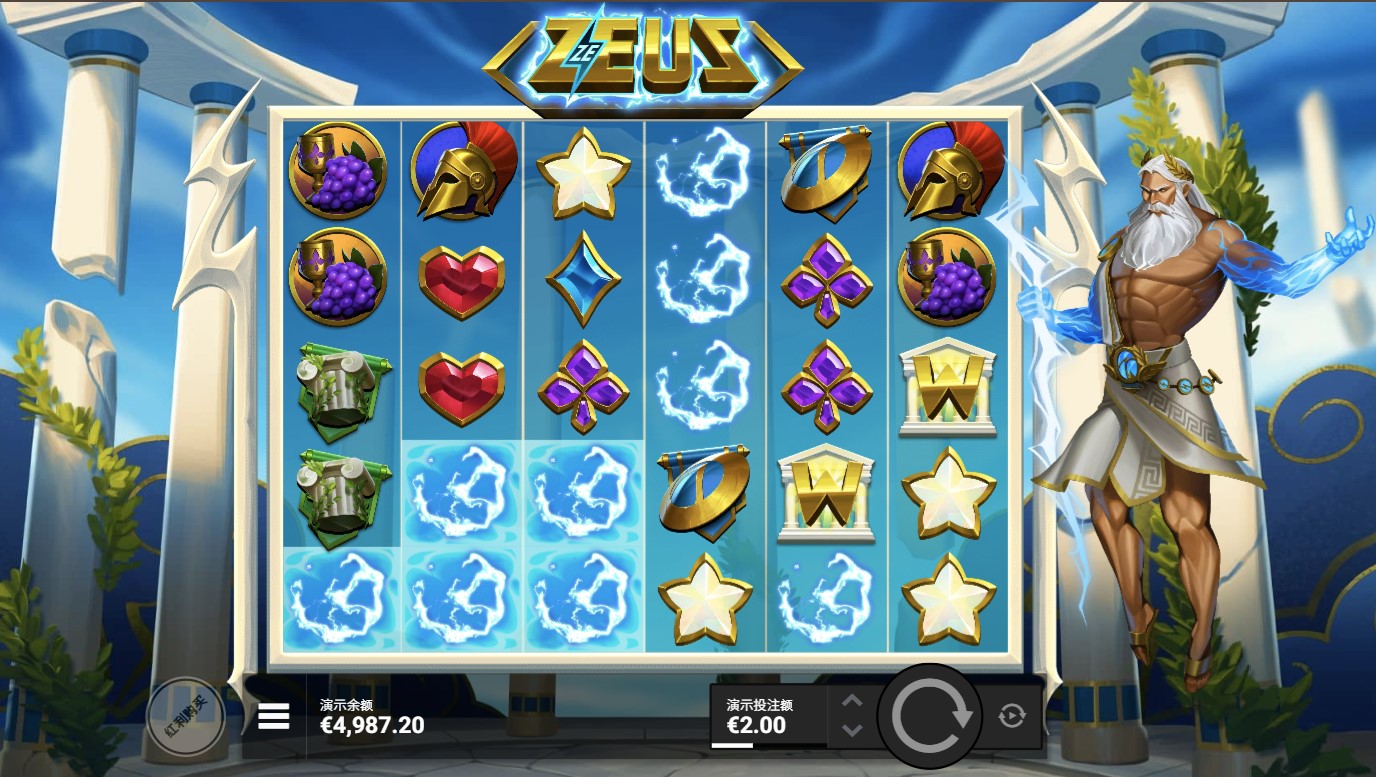This screenshot has height=777, width=1376.
Task: Open the autoplay settings
Action: [1012, 716]
